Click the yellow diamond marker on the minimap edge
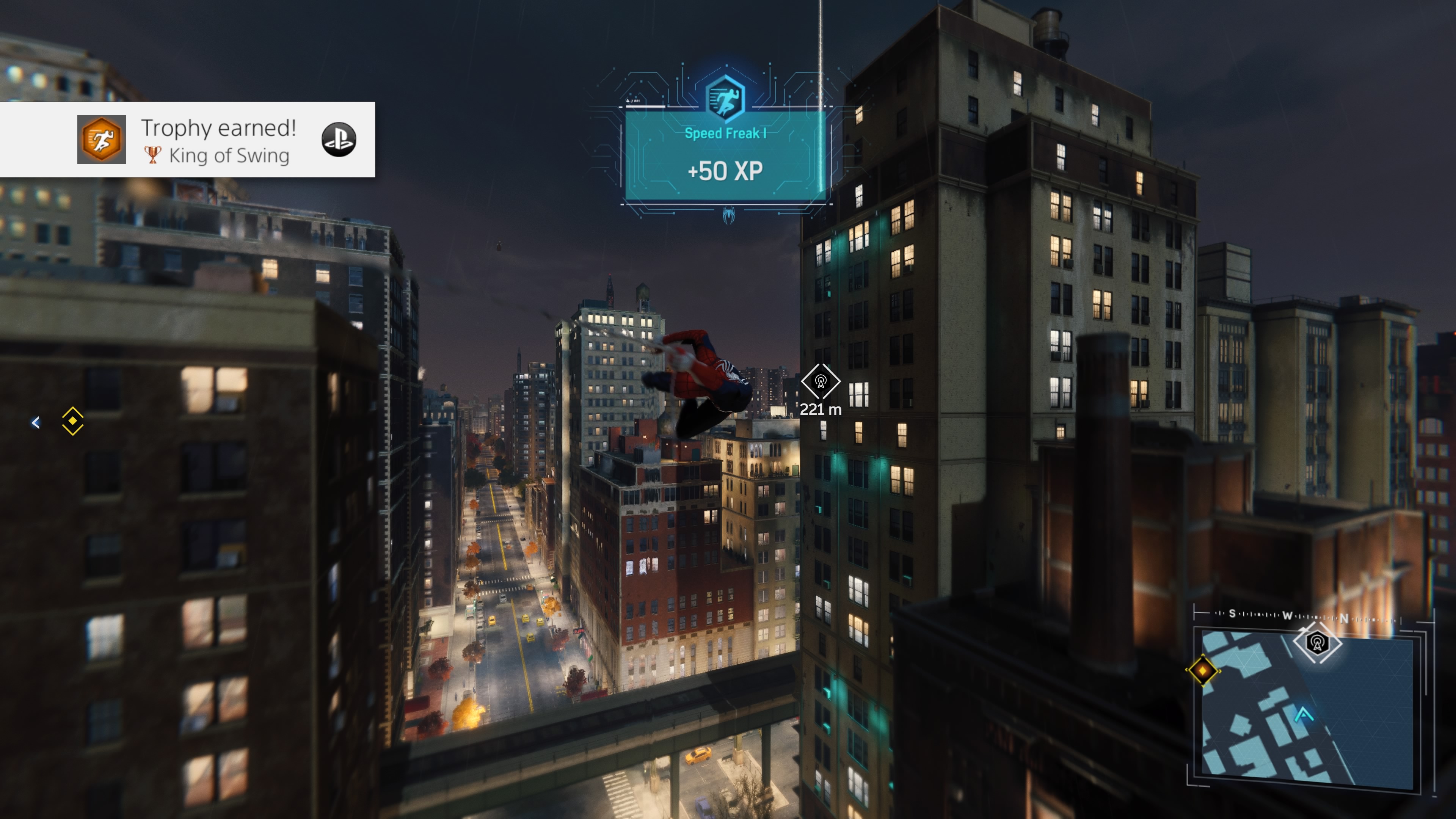 pos(1203,670)
